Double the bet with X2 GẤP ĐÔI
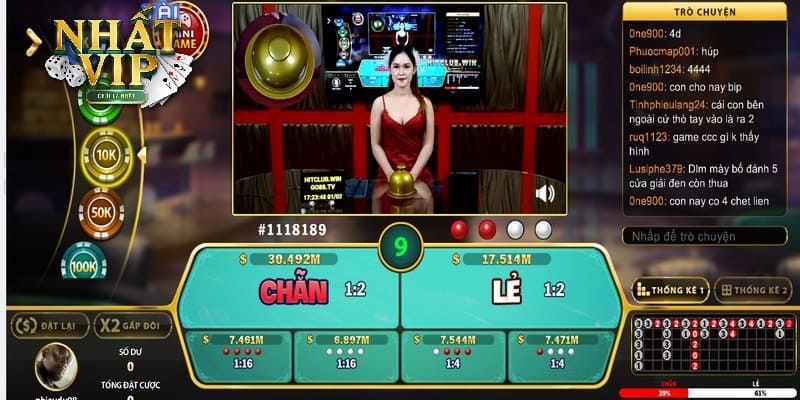This screenshot has height=400, width=800. pyautogui.click(x=132, y=325)
